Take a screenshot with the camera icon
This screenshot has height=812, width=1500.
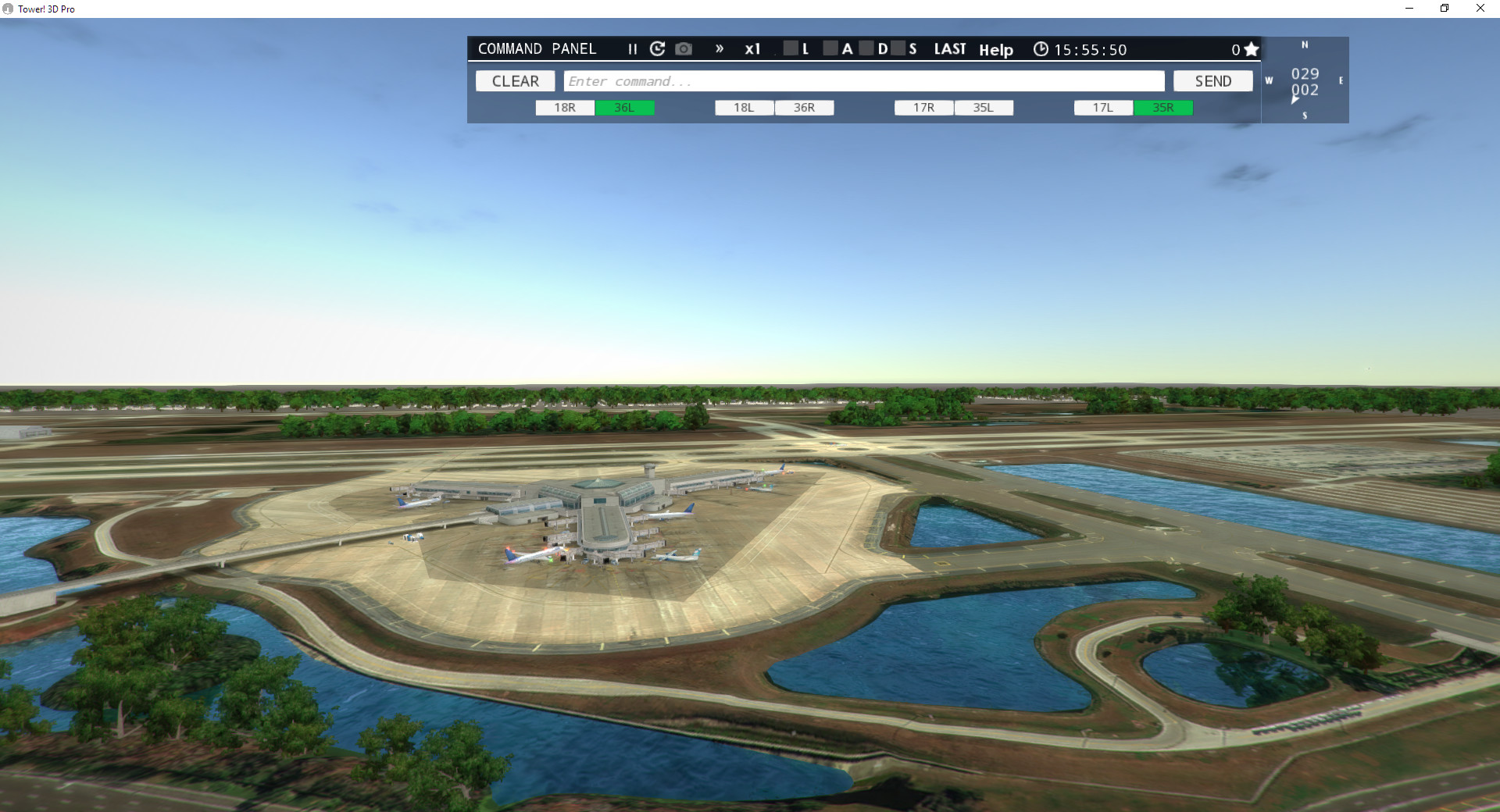point(683,48)
